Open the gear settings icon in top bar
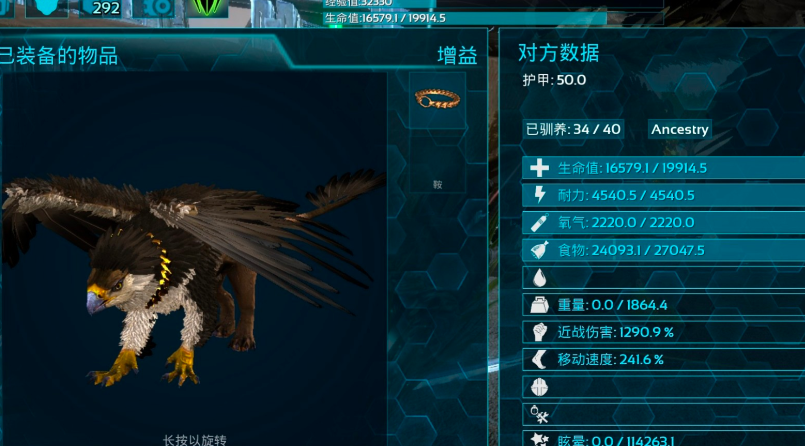 tap(157, 8)
